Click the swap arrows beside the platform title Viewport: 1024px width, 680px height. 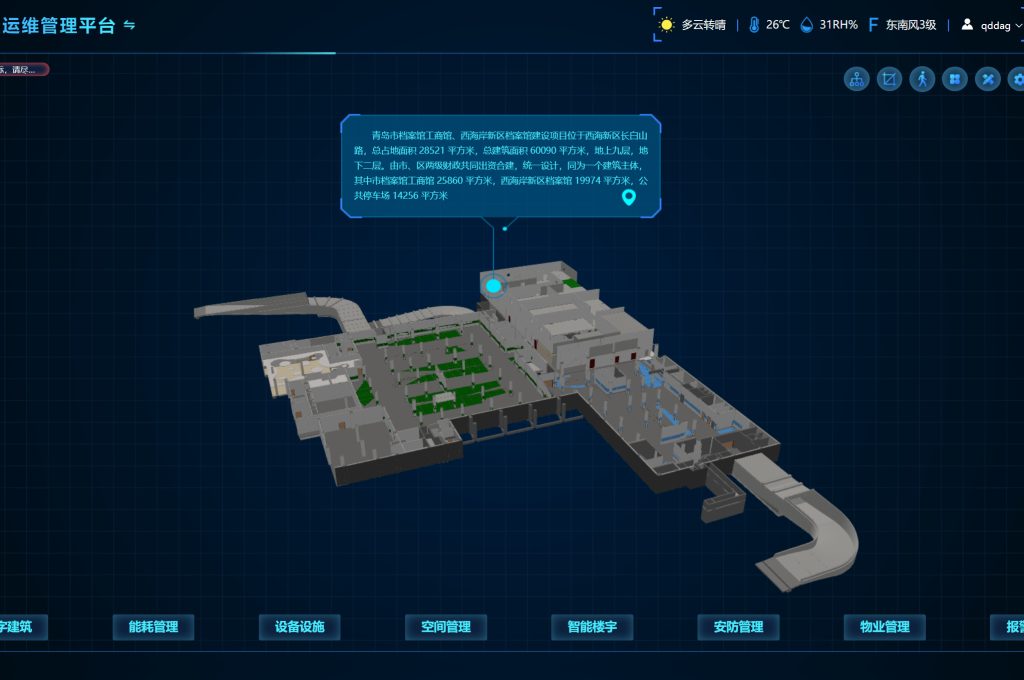tap(129, 26)
